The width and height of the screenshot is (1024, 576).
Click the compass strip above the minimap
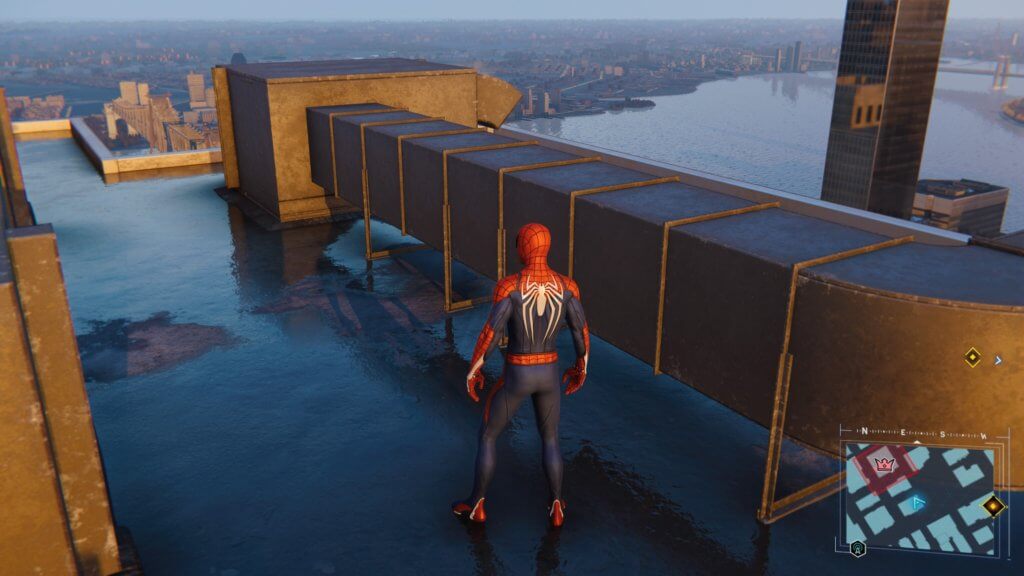click(x=922, y=434)
